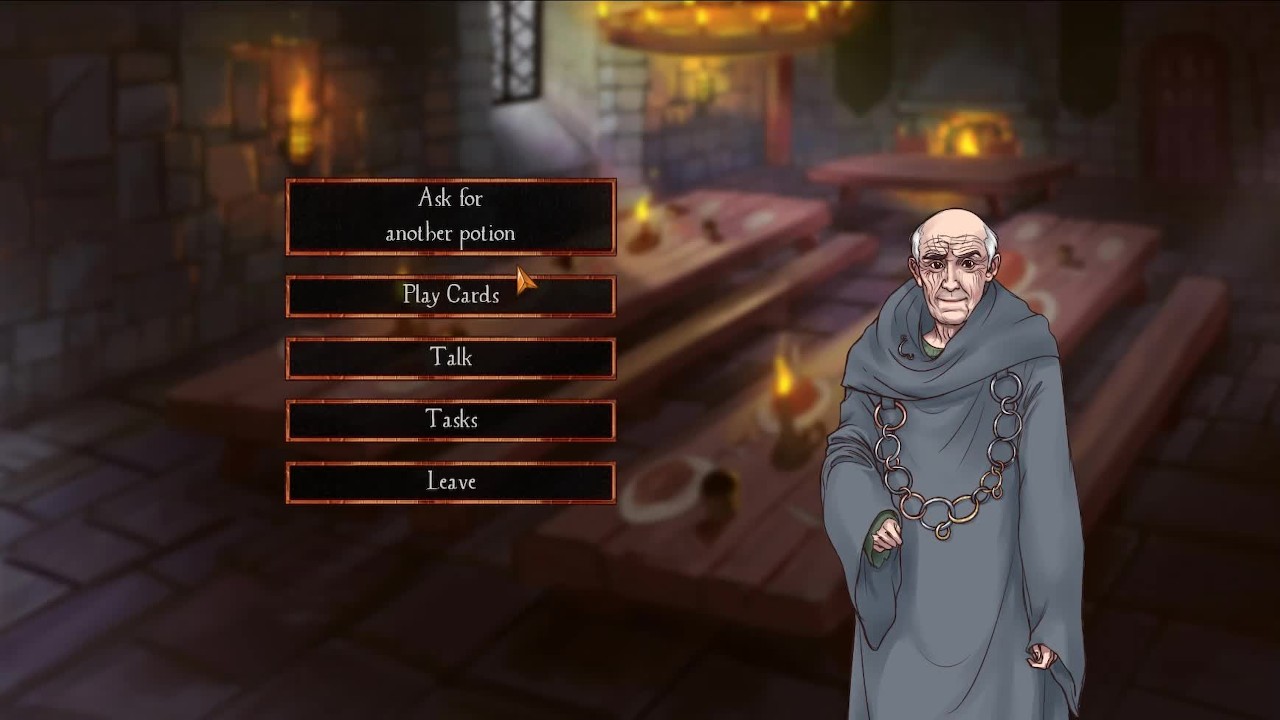The image size is (1280, 720).
Task: Pick the Talk dialogue choice
Action: [x=450, y=358]
